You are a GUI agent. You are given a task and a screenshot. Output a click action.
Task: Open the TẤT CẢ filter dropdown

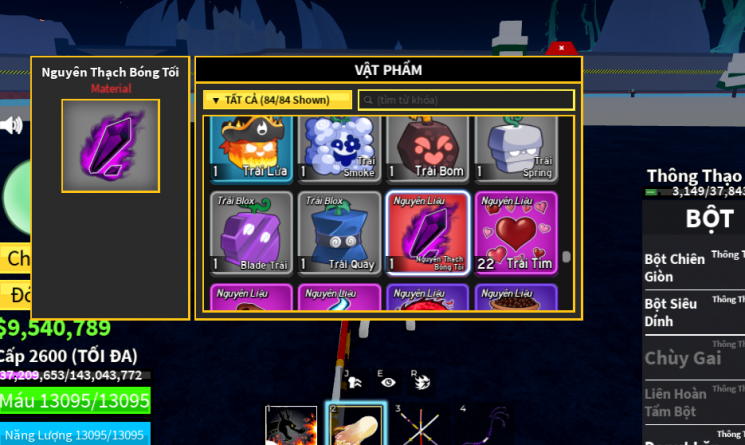coord(277,100)
